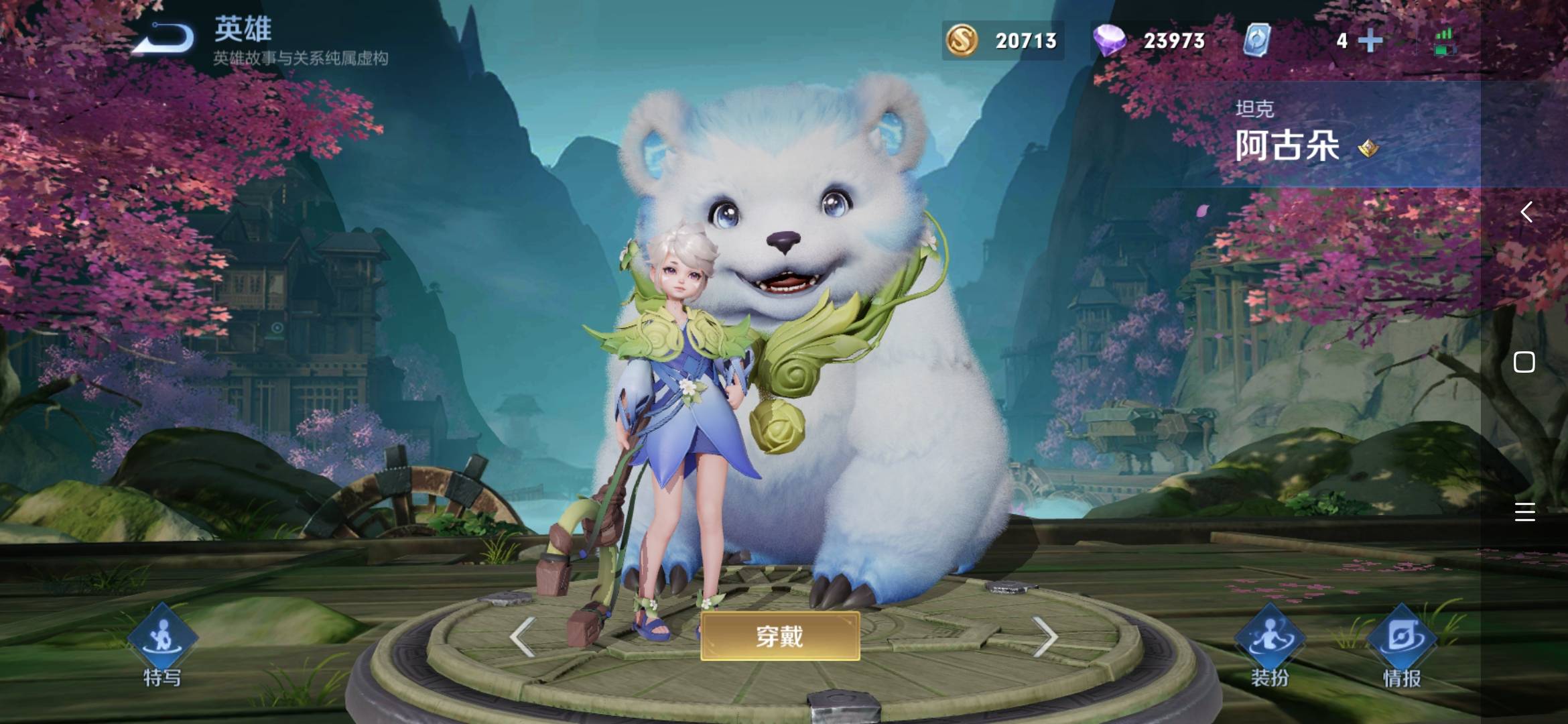Open the 装扮 outfit menu

(1269, 644)
